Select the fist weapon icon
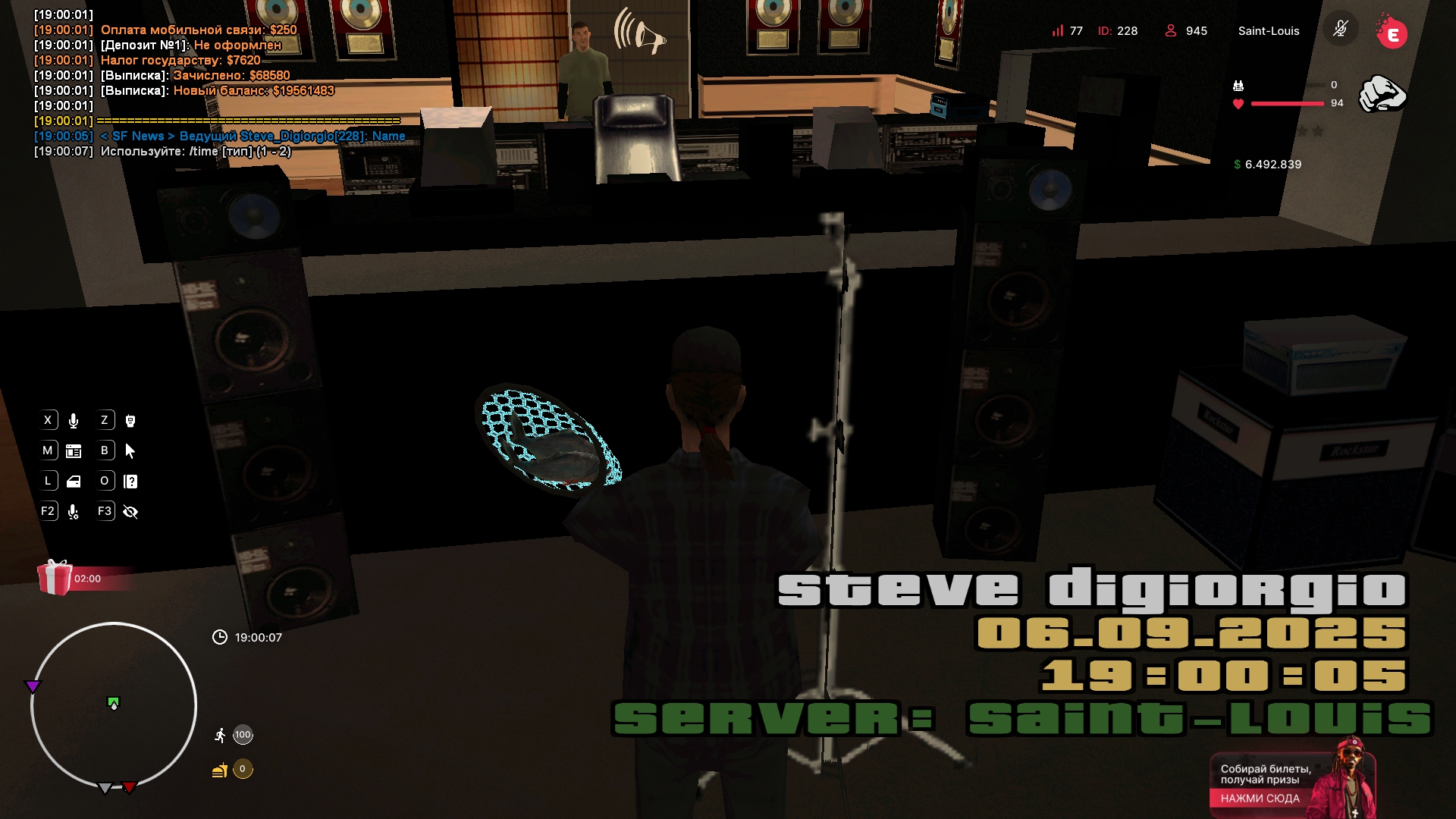 click(1382, 94)
